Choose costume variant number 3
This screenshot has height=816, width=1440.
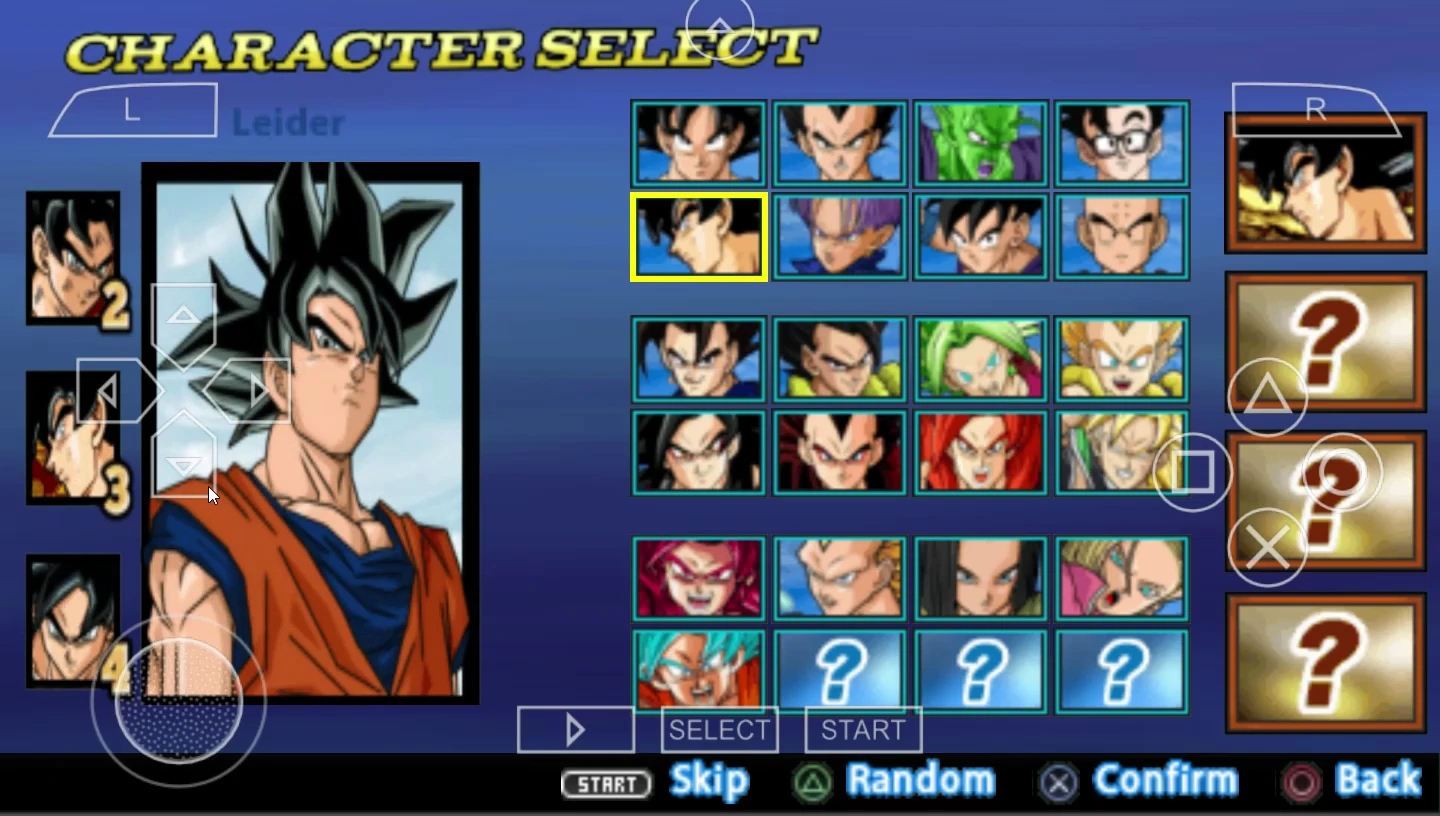coord(73,438)
